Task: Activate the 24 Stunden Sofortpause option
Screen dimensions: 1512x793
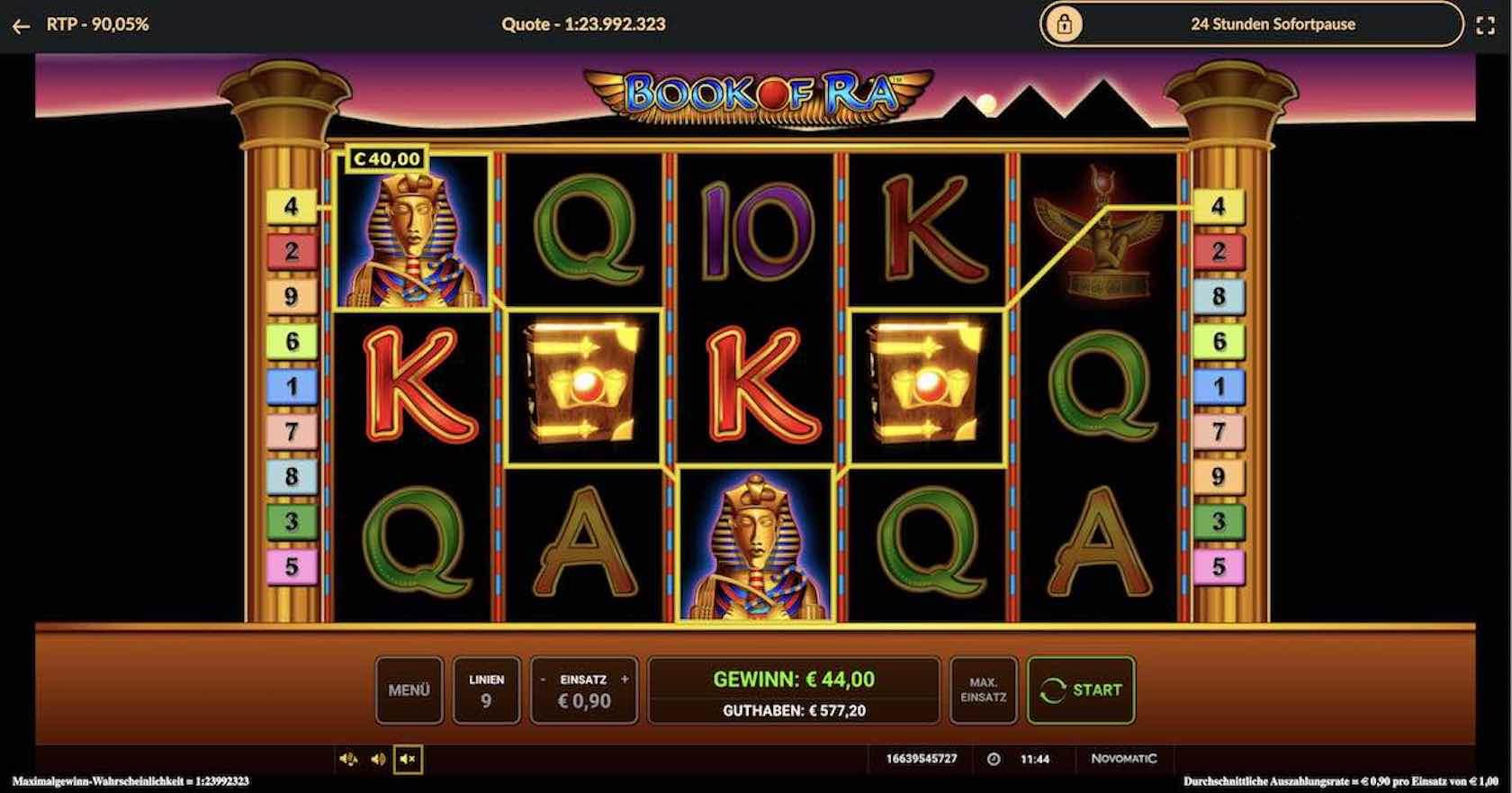Action: [x=1273, y=24]
